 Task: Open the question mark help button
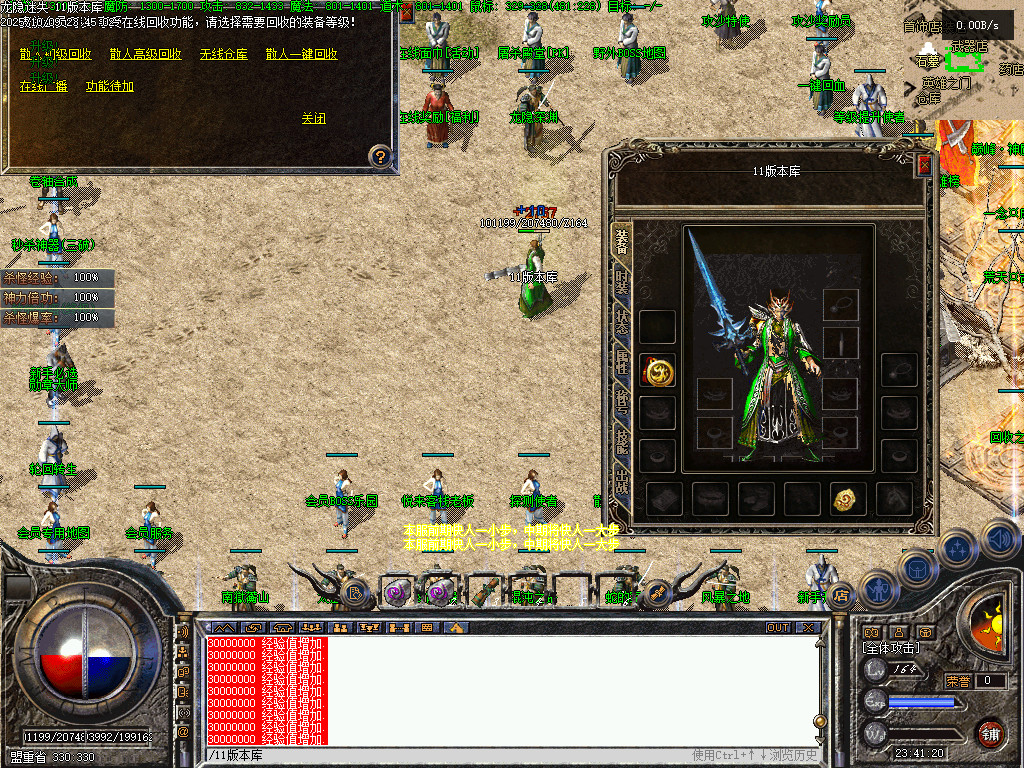point(380,156)
